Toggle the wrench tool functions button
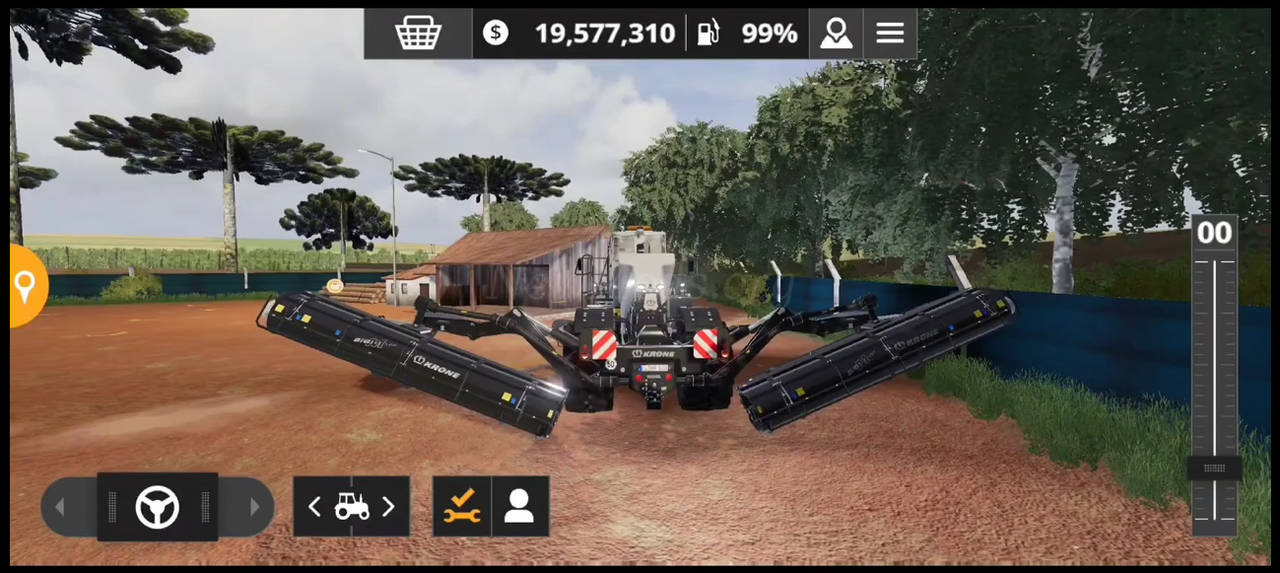This screenshot has height=573, width=1280. tap(462, 506)
